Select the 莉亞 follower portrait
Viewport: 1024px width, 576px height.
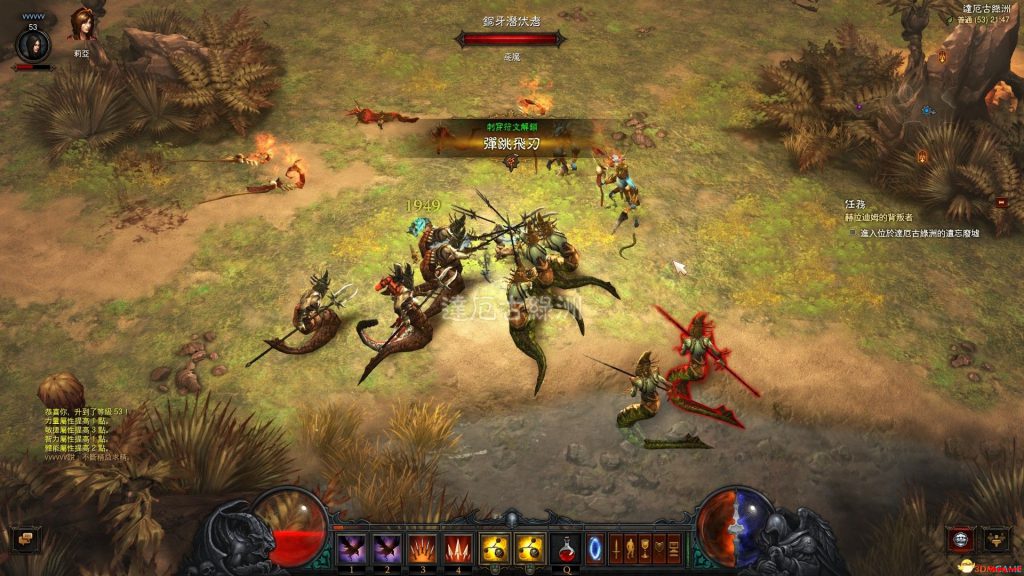80,24
